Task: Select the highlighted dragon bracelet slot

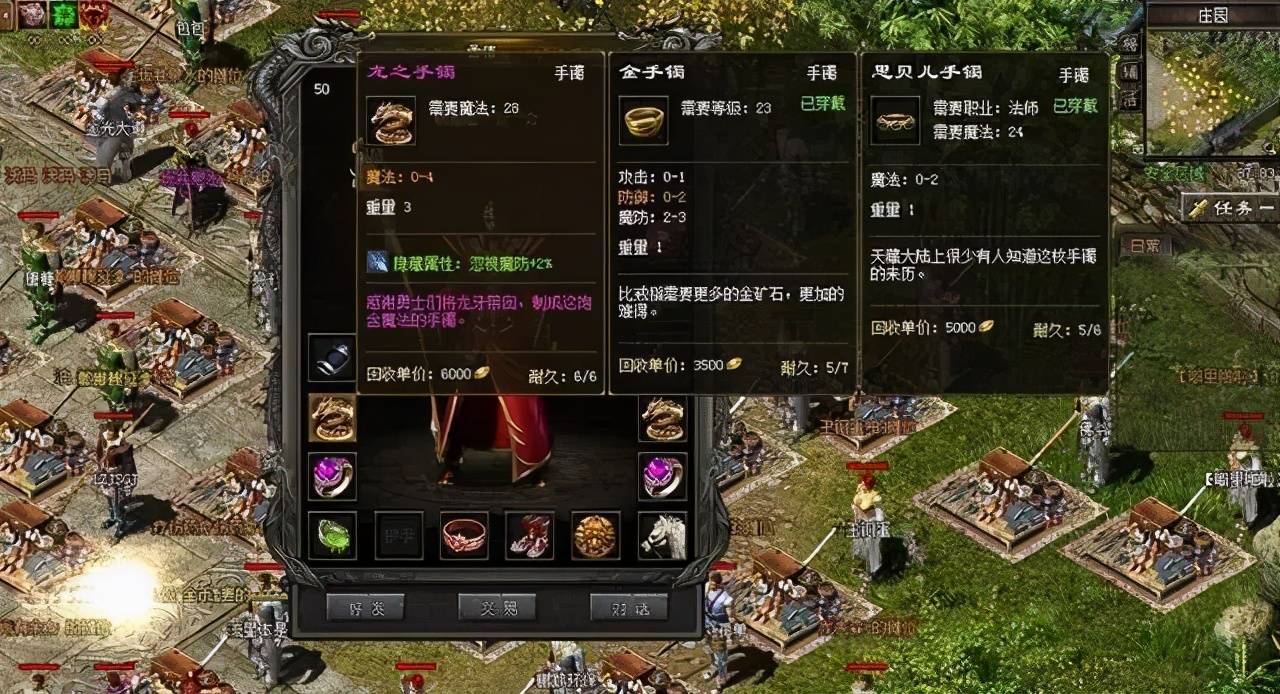Action: pyautogui.click(x=332, y=418)
